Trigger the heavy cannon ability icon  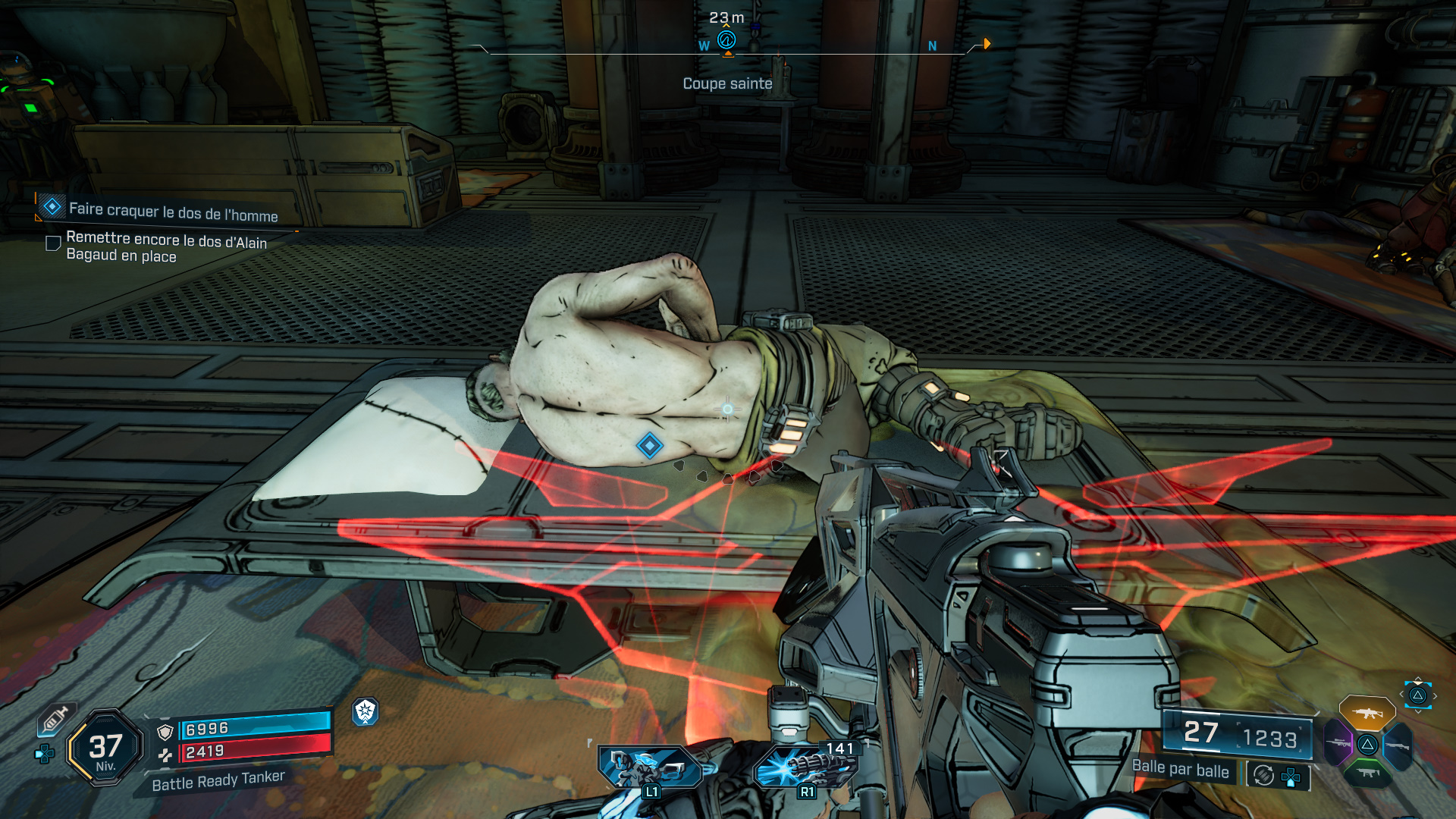pyautogui.click(x=650, y=767)
